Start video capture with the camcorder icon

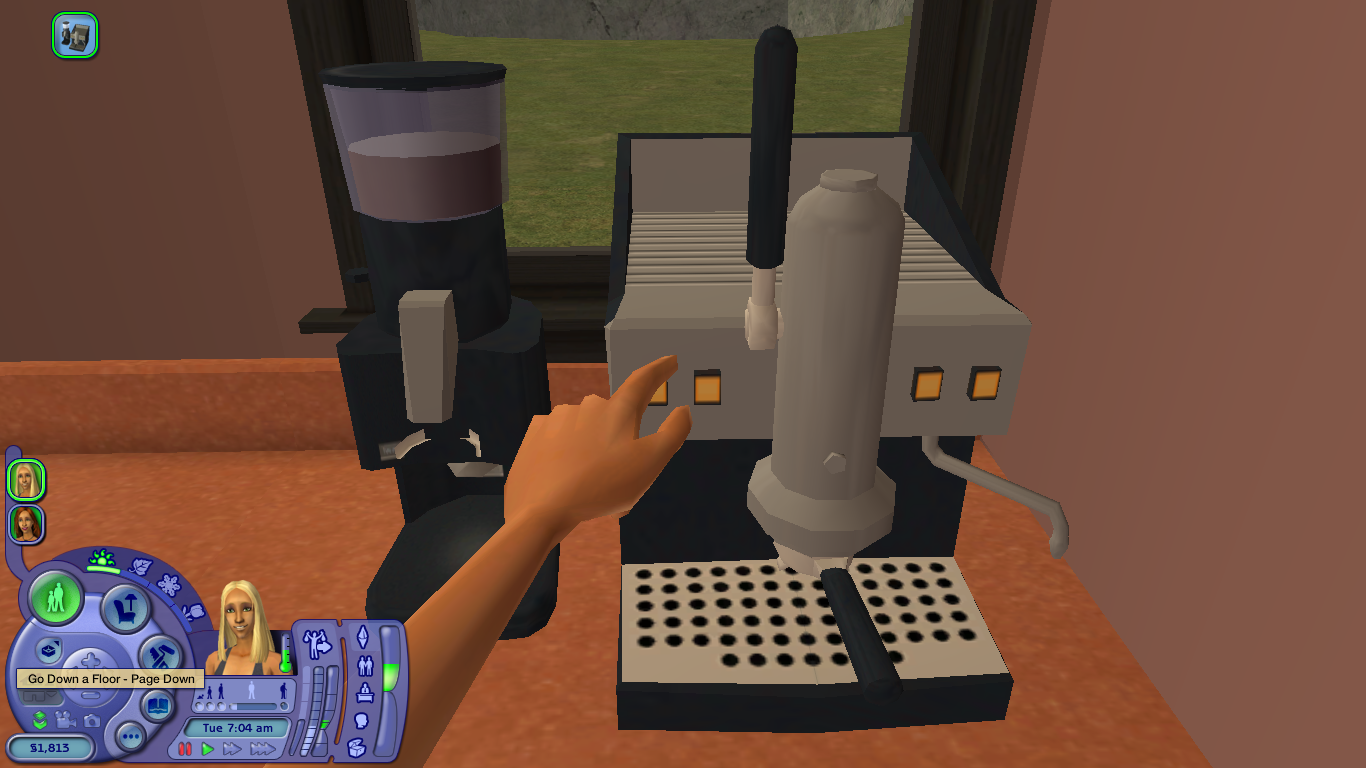(65, 721)
